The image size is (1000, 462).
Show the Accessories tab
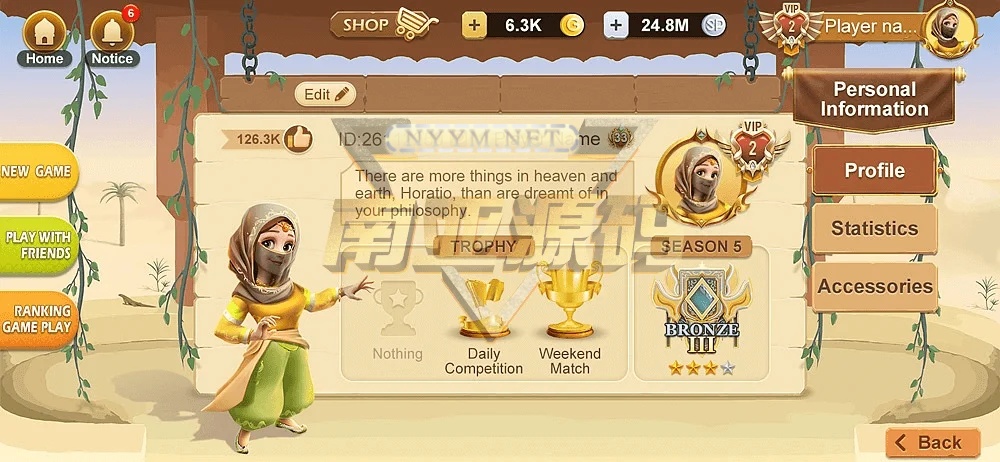(874, 287)
